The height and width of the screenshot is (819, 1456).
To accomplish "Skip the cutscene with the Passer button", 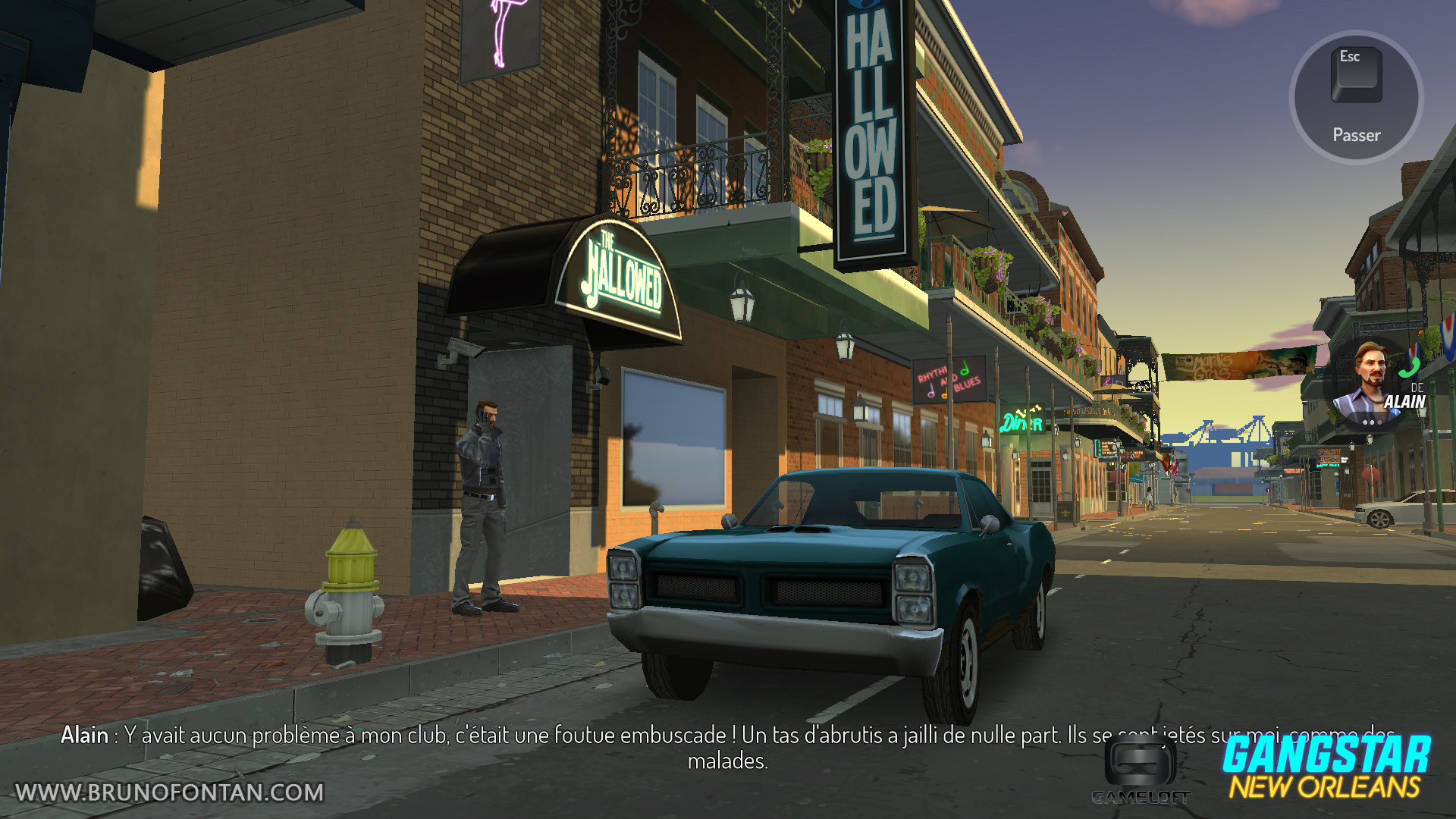I will click(x=1356, y=97).
